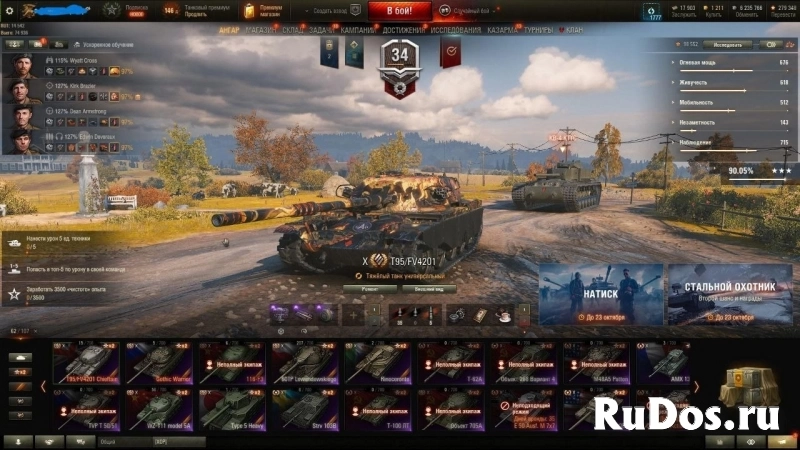The width and height of the screenshot is (800, 450).
Task: Click the red «В бой!» battle button
Action: [x=400, y=11]
